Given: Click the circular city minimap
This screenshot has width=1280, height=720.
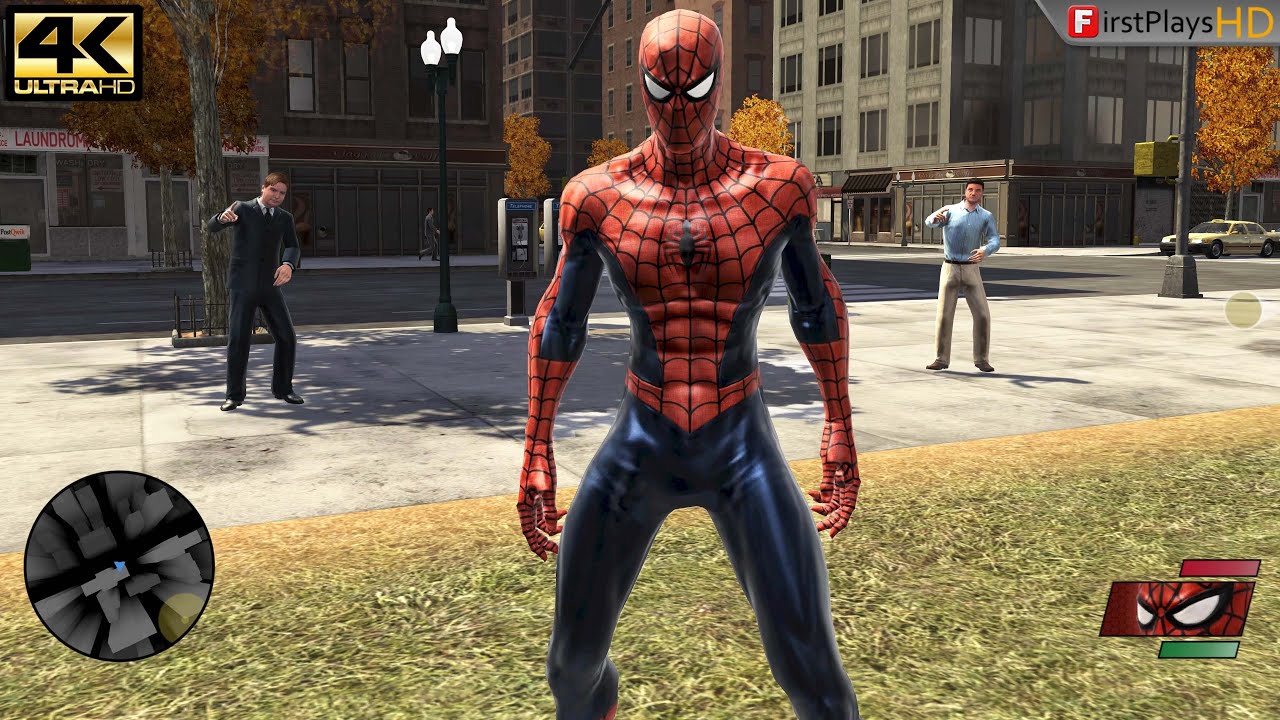Looking at the screenshot, I should [119, 564].
